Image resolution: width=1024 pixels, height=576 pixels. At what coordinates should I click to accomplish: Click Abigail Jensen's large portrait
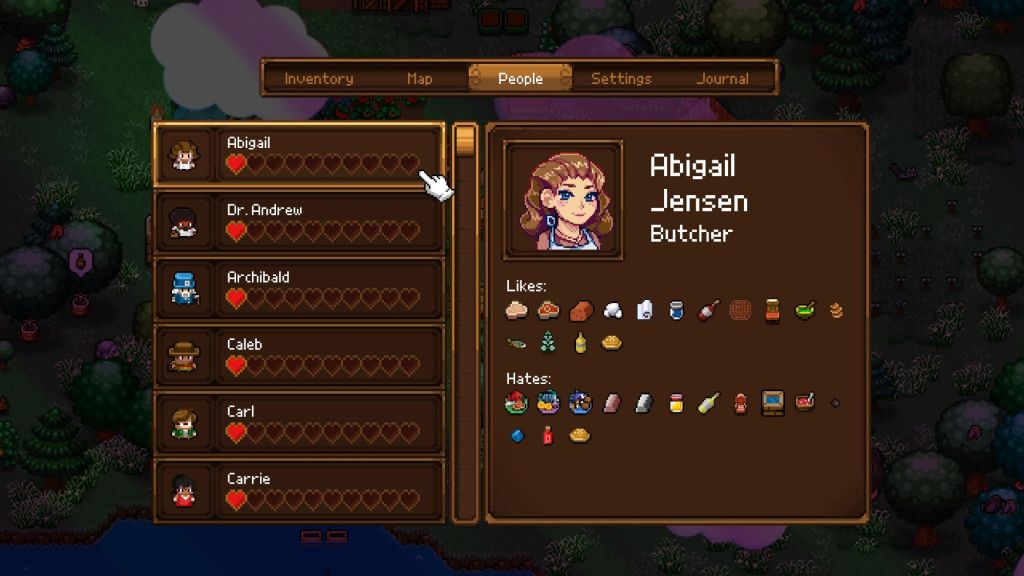pyautogui.click(x=563, y=201)
